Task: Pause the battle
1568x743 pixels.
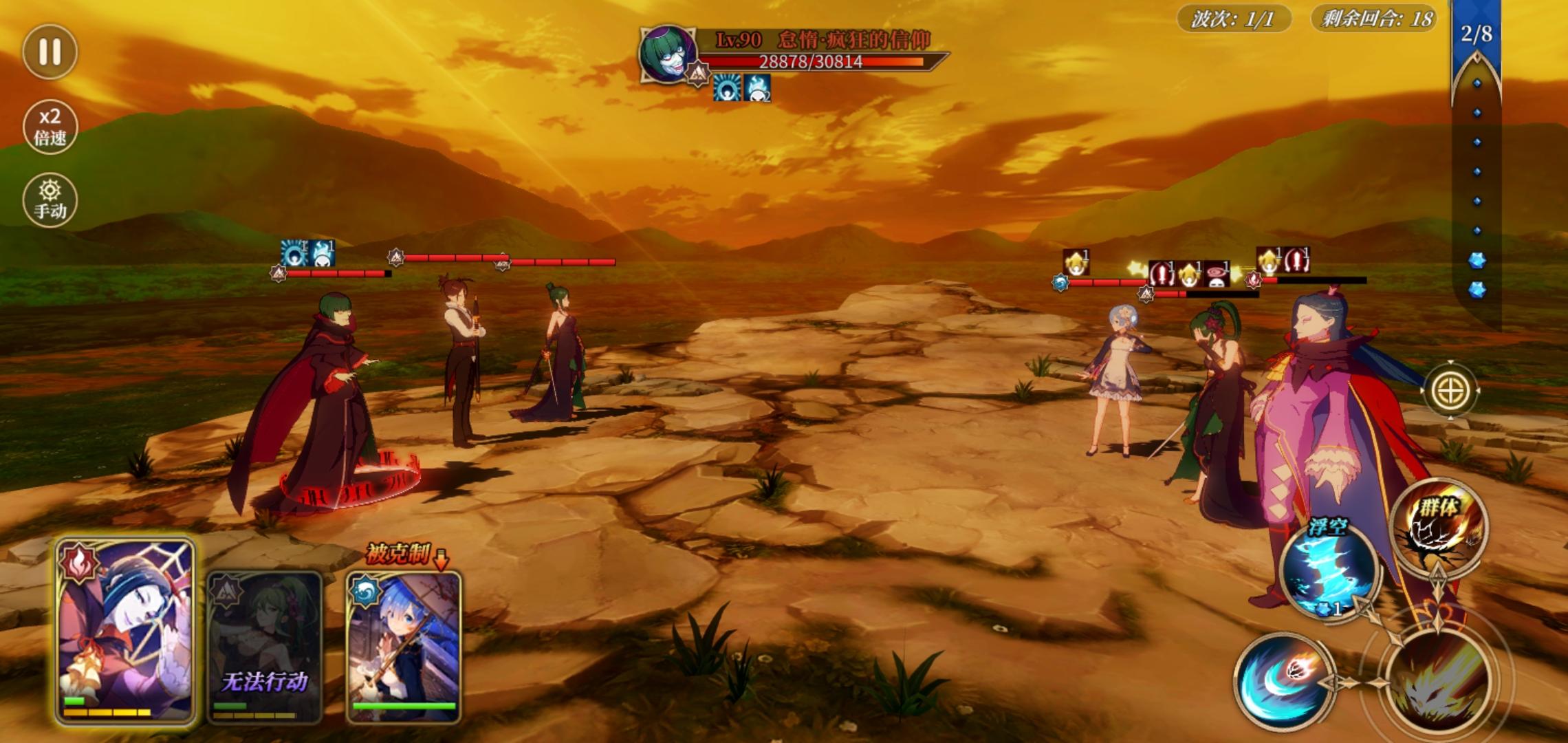Action: [x=50, y=52]
